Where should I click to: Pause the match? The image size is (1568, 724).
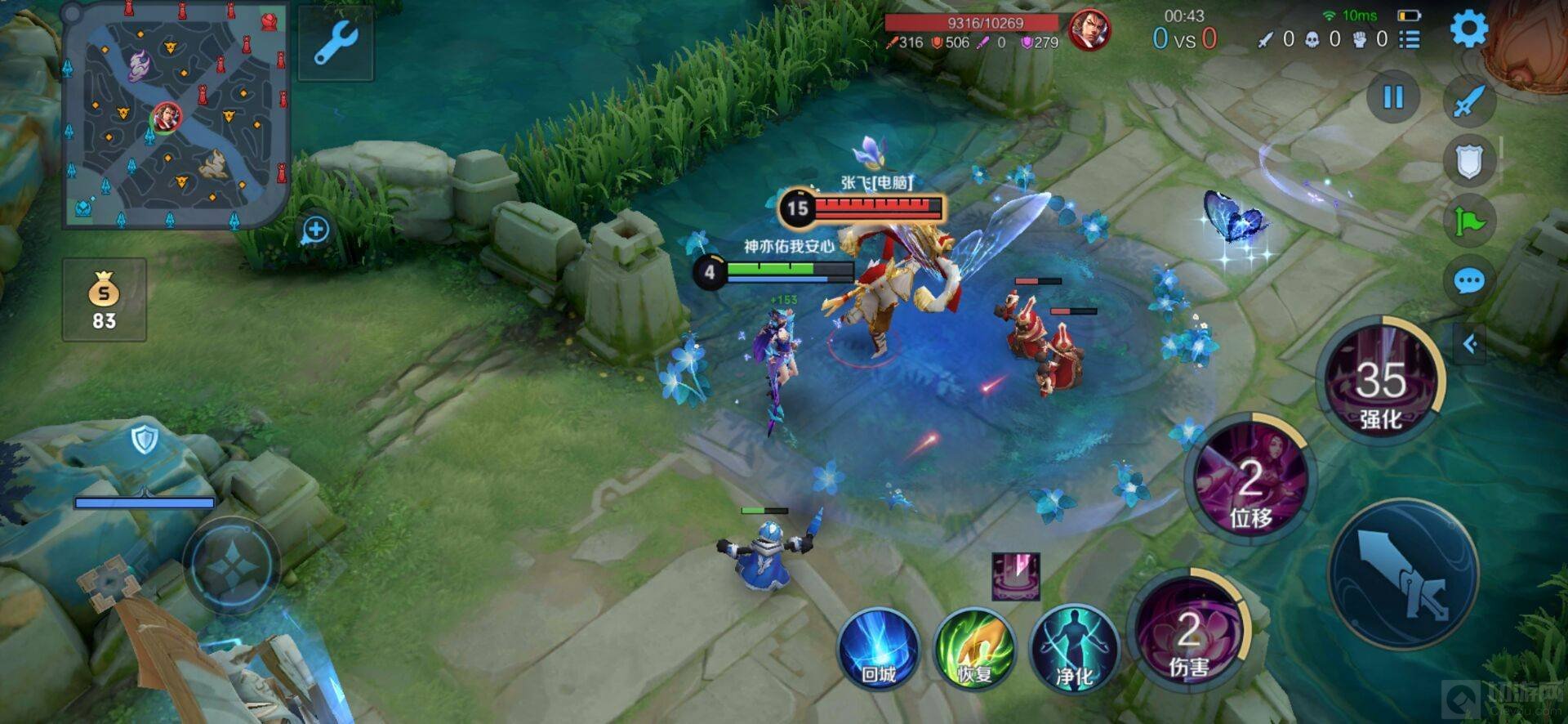coord(1393,98)
